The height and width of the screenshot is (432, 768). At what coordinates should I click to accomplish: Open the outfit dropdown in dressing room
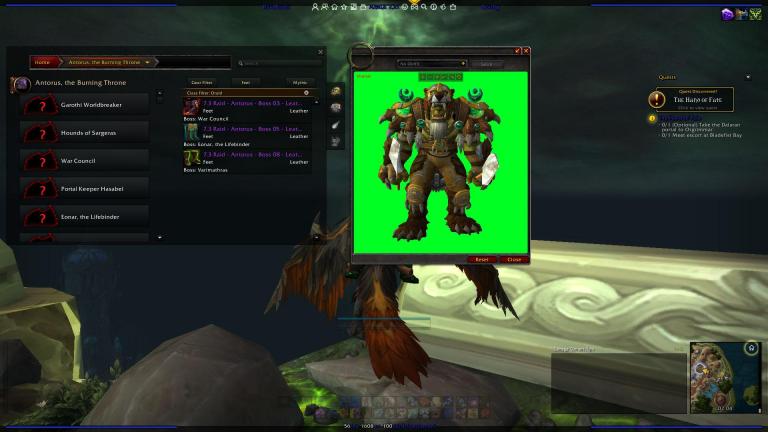[432, 63]
